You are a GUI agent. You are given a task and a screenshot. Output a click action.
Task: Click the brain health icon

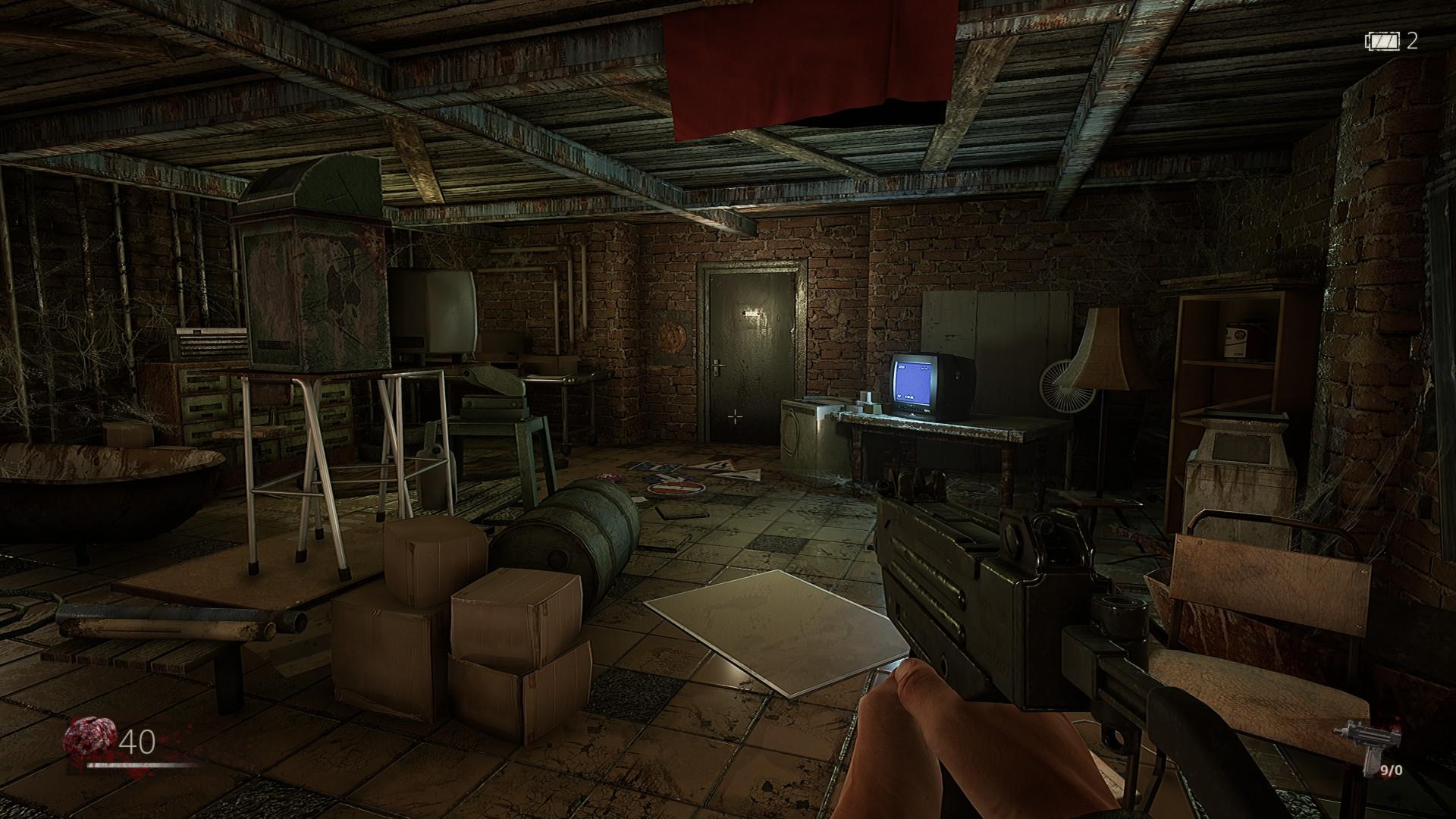coord(91,739)
